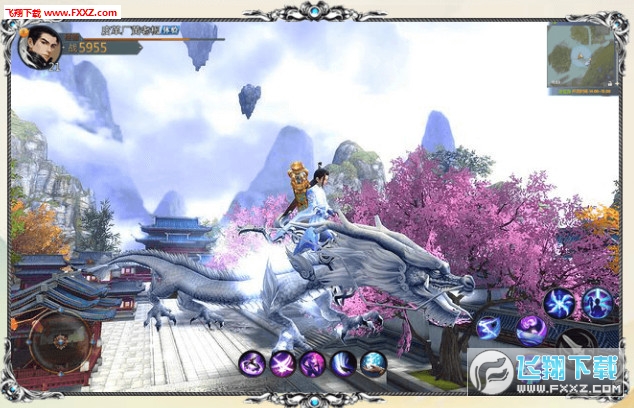The width and height of the screenshot is (634, 408).
Task: Open the player character portrait
Action: [38, 46]
